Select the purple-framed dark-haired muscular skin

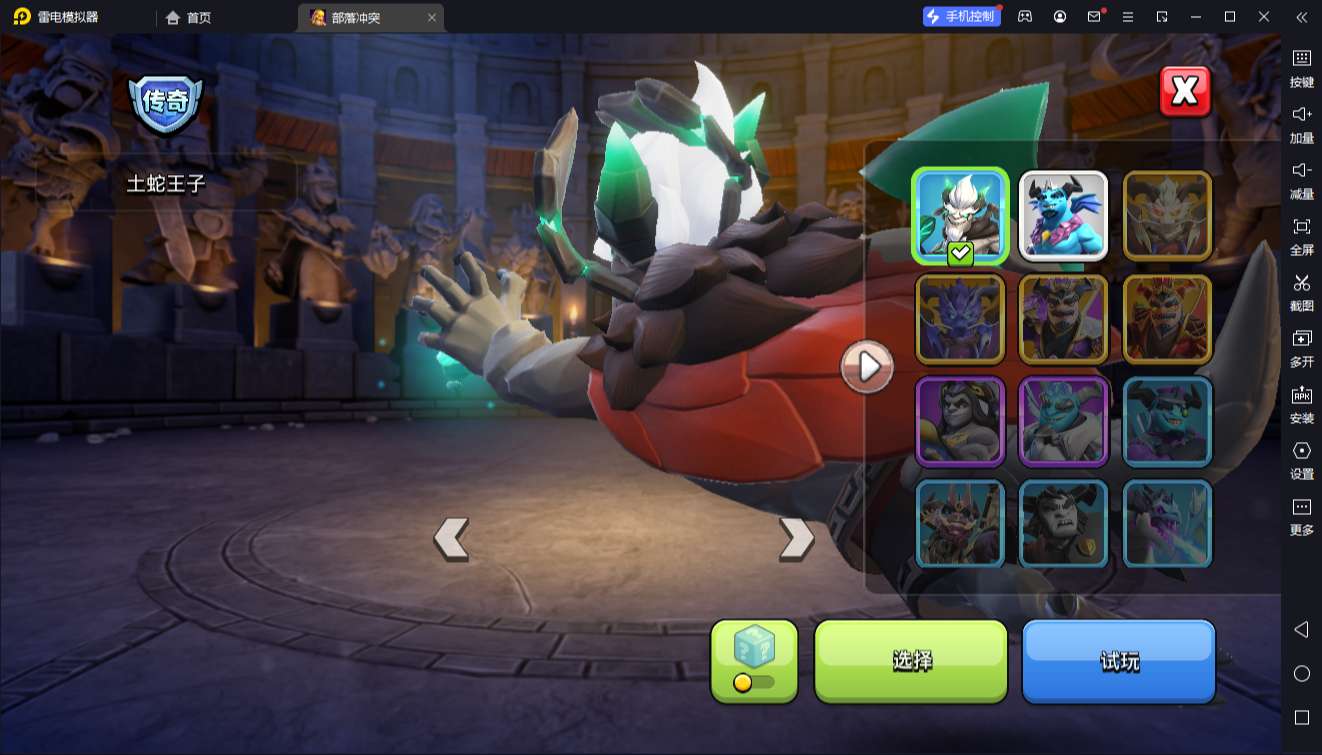point(960,422)
